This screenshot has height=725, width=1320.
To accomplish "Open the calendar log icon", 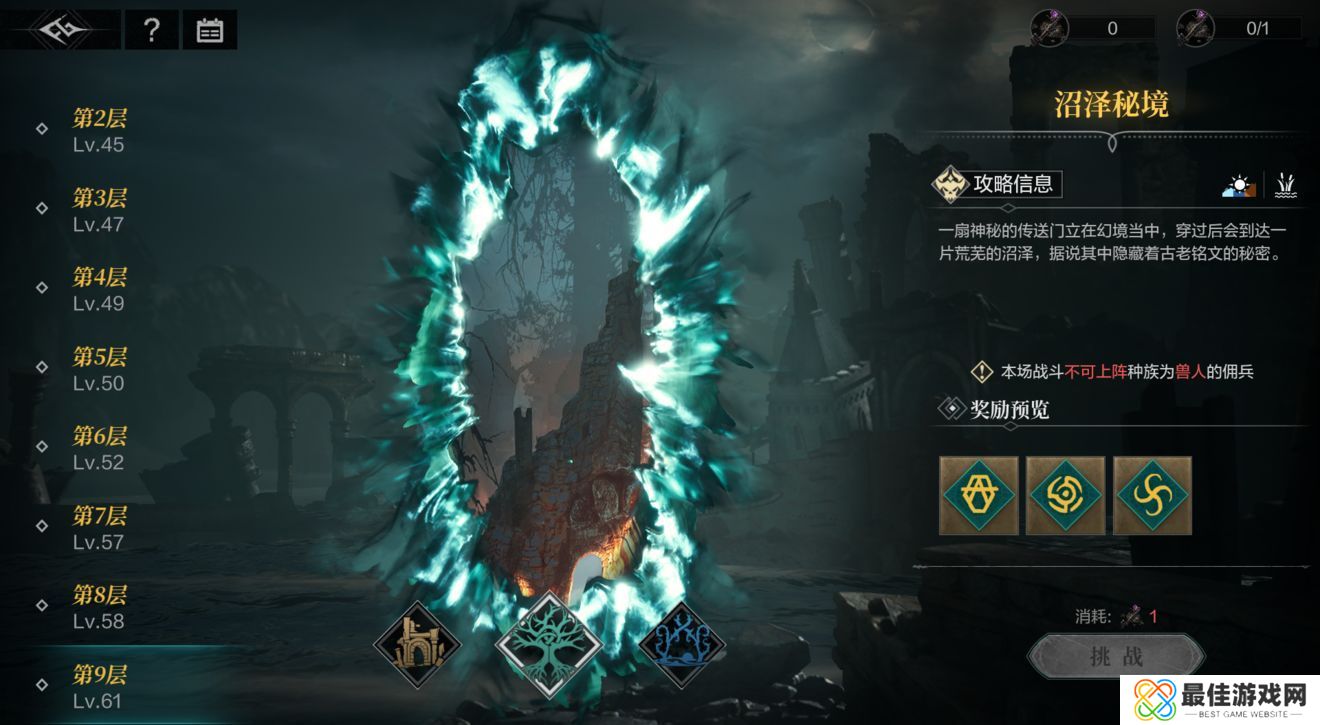I will click(210, 30).
